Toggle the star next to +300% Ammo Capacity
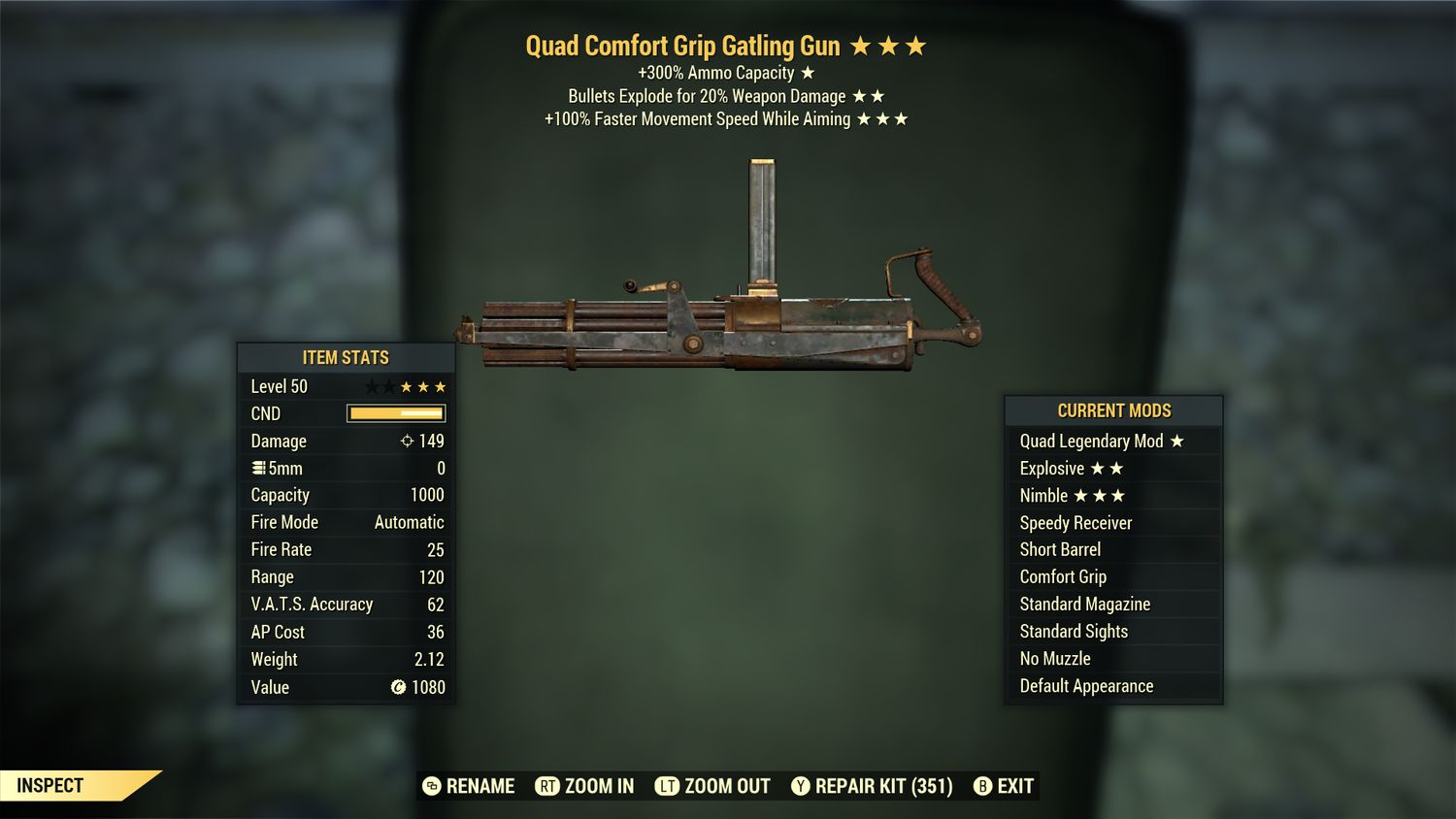The height and width of the screenshot is (819, 1456). coord(808,72)
